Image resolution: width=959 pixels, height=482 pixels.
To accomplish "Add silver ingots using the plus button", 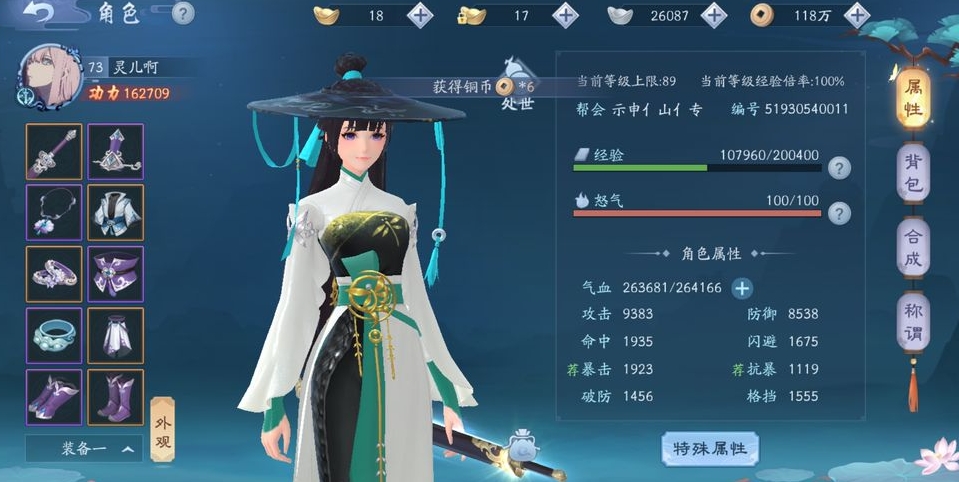I will [x=713, y=16].
